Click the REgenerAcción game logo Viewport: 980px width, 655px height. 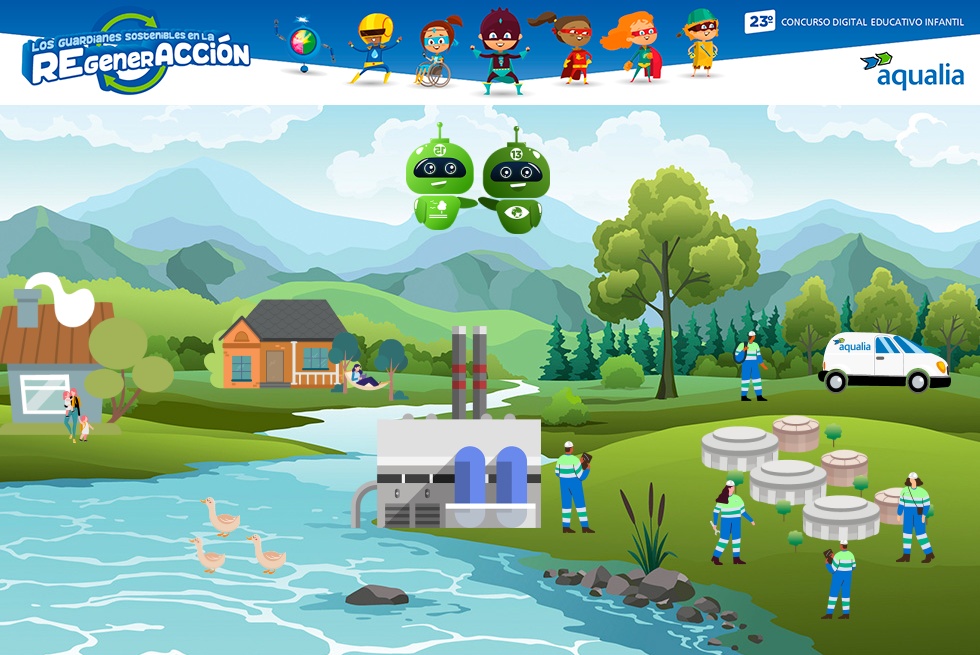coord(135,55)
